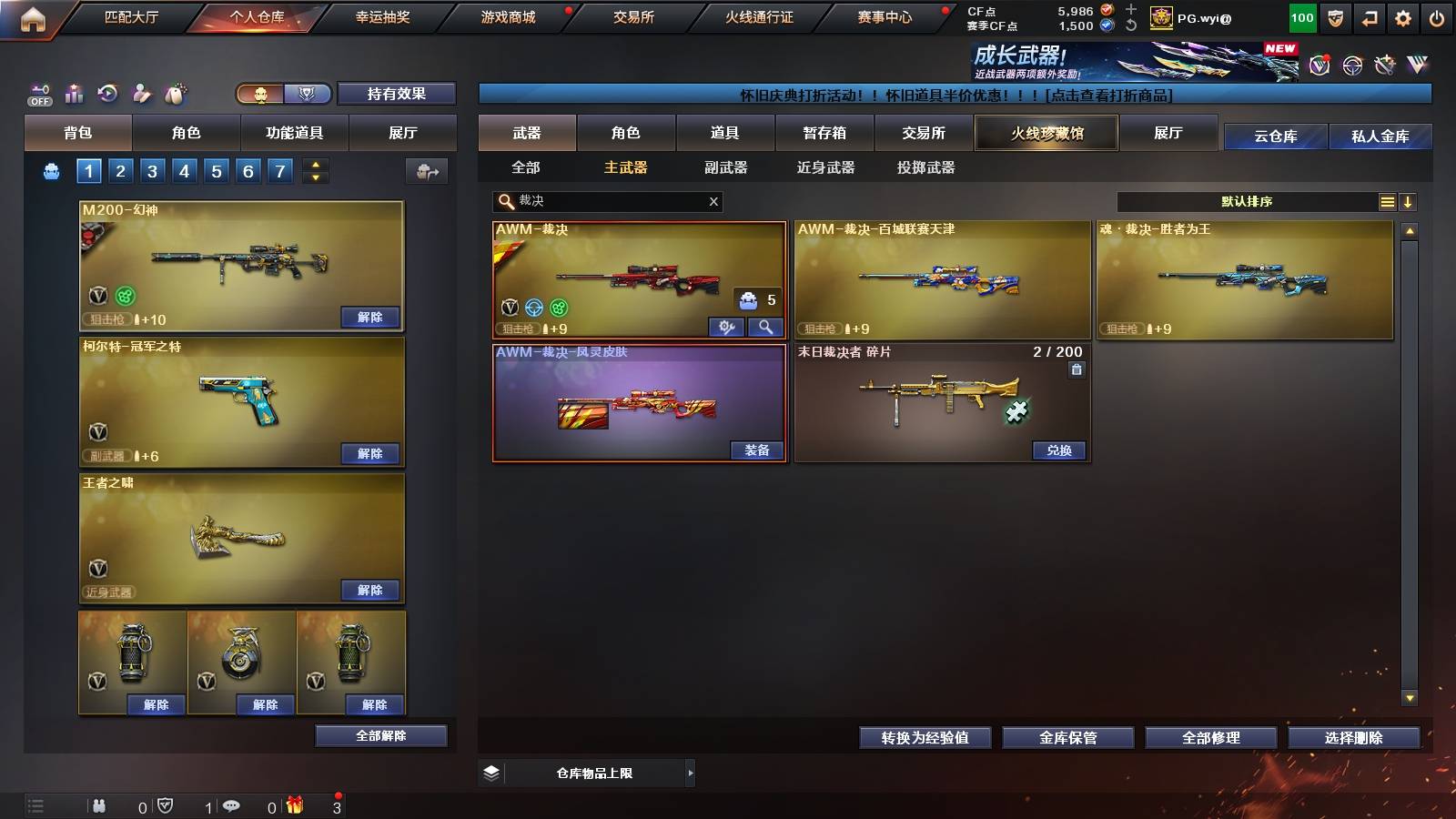Click the 持有效果 button
Screen dimensions: 1456x819
coord(398,94)
